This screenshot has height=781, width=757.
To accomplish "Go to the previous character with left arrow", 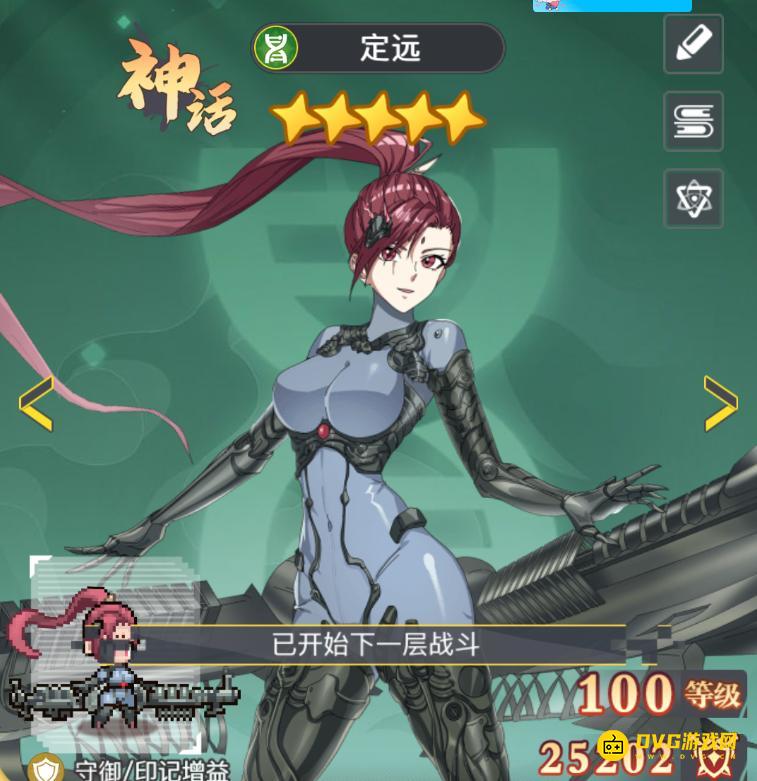I will 35,404.
